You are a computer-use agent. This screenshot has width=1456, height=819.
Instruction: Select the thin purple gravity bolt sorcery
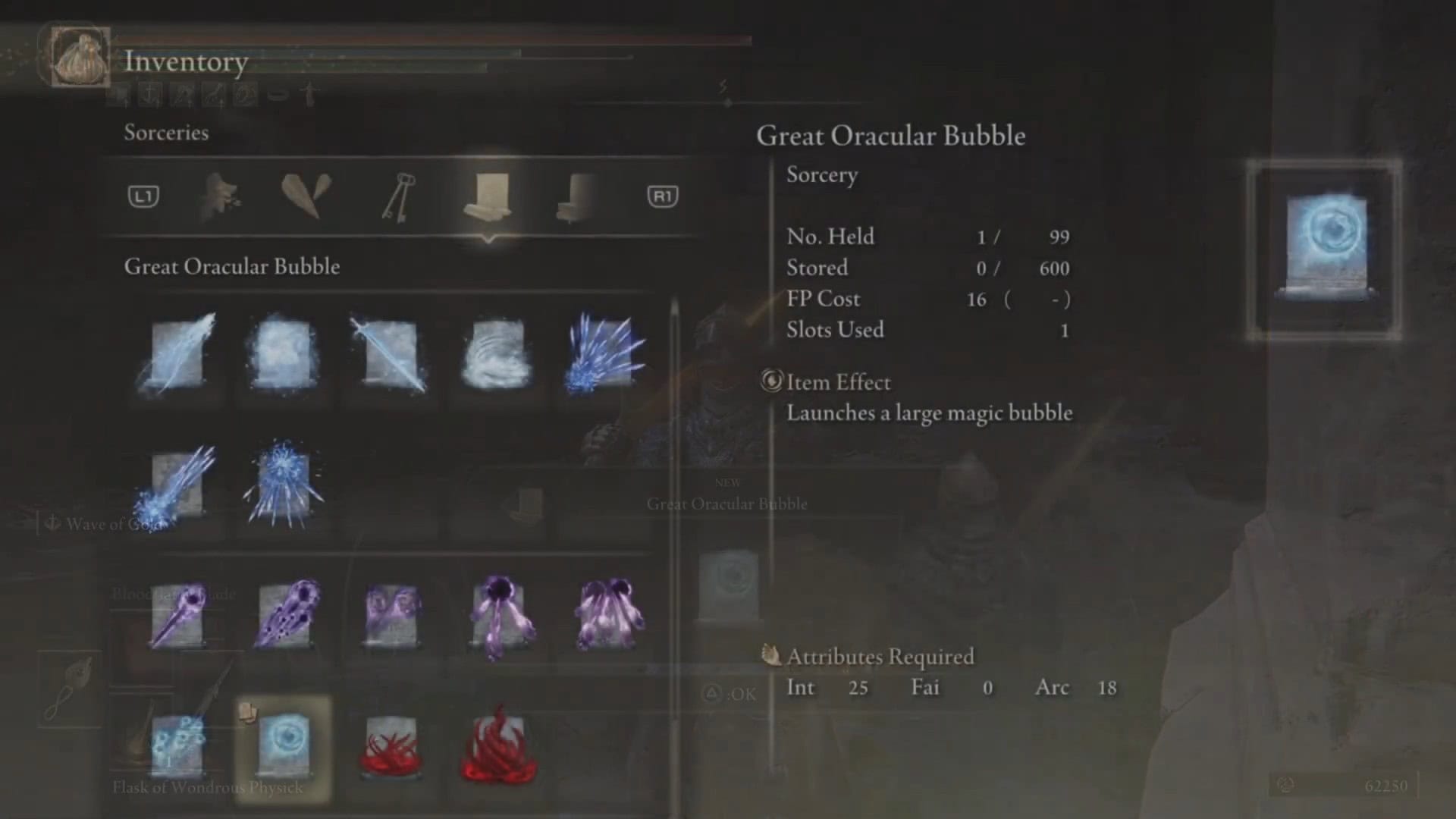pyautogui.click(x=178, y=614)
